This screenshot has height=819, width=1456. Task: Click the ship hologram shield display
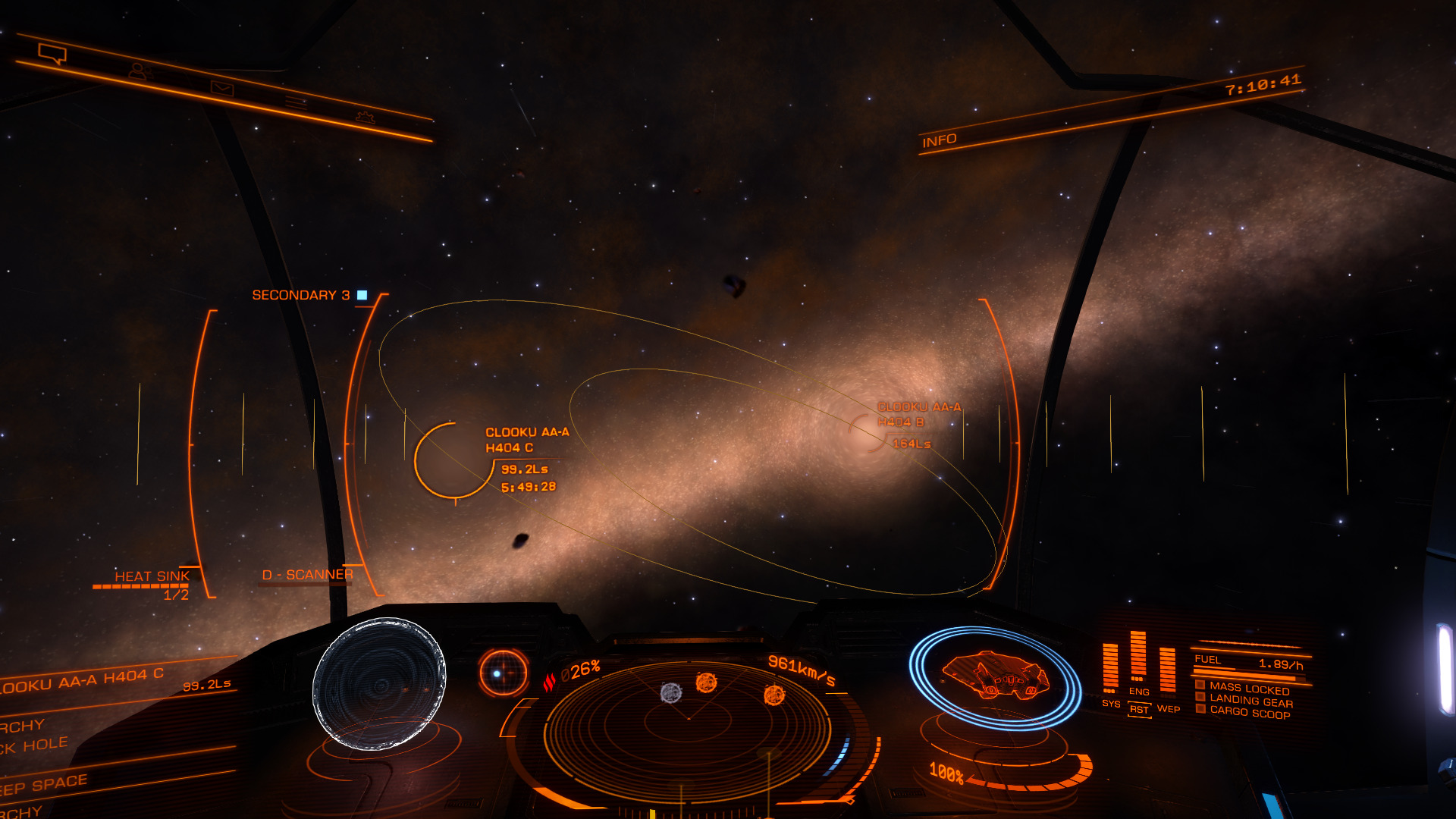(x=995, y=676)
